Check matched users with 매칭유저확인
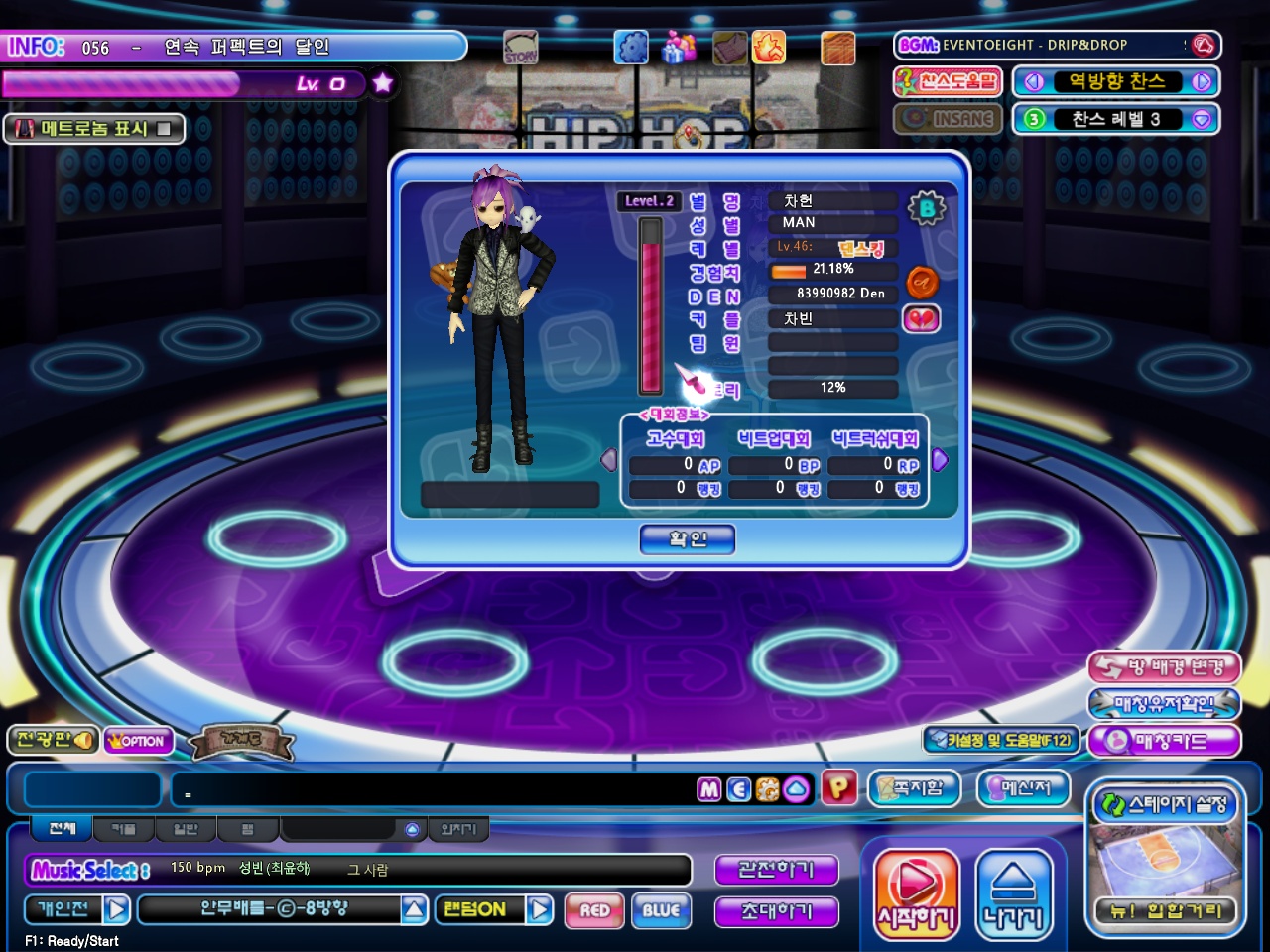 pyautogui.click(x=1165, y=704)
